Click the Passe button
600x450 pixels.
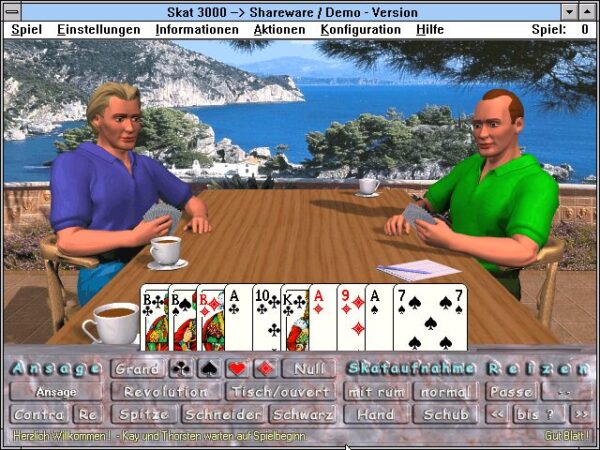click(510, 391)
